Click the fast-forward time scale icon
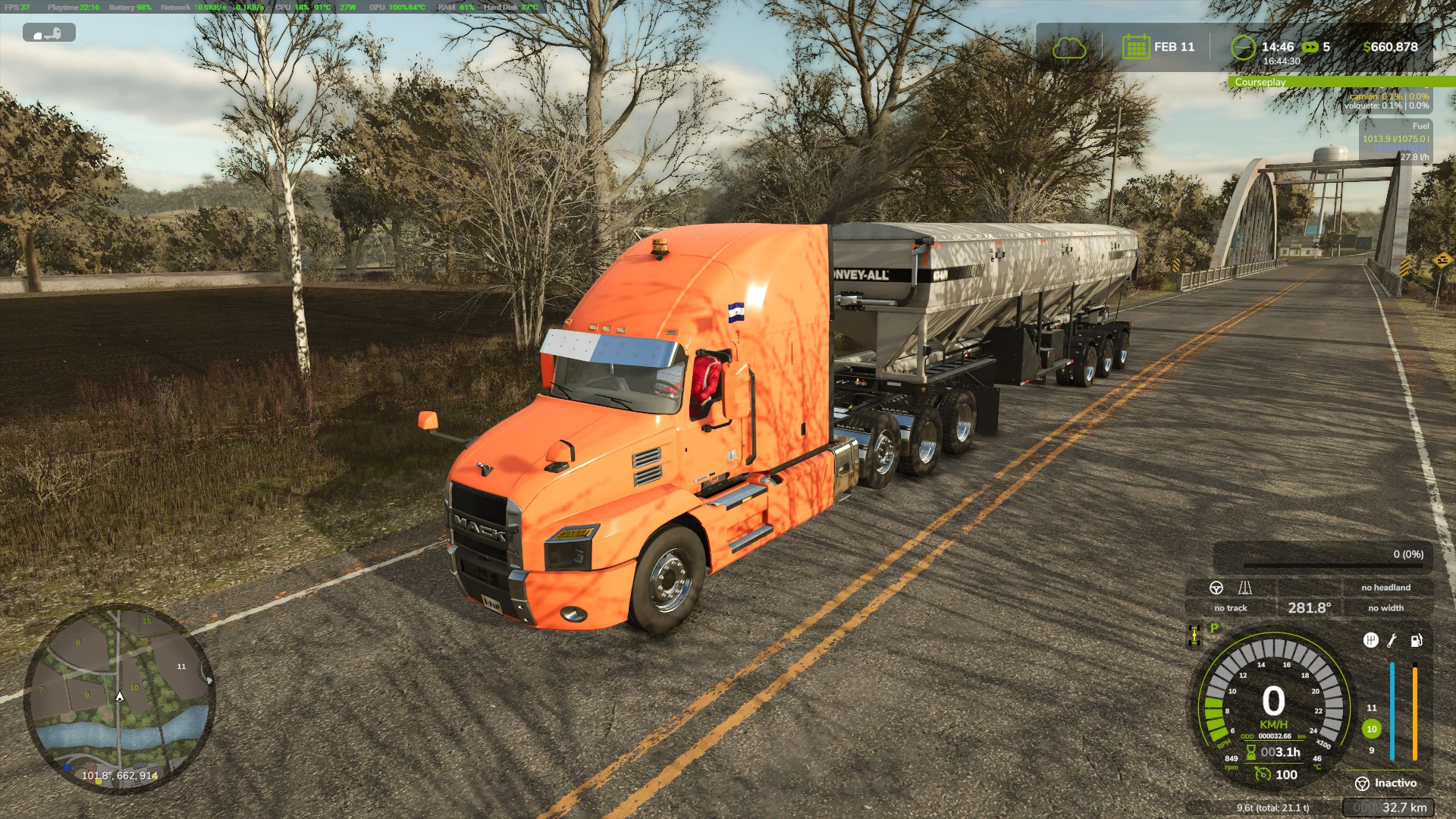Screen dimensions: 1456x819 [1311, 46]
